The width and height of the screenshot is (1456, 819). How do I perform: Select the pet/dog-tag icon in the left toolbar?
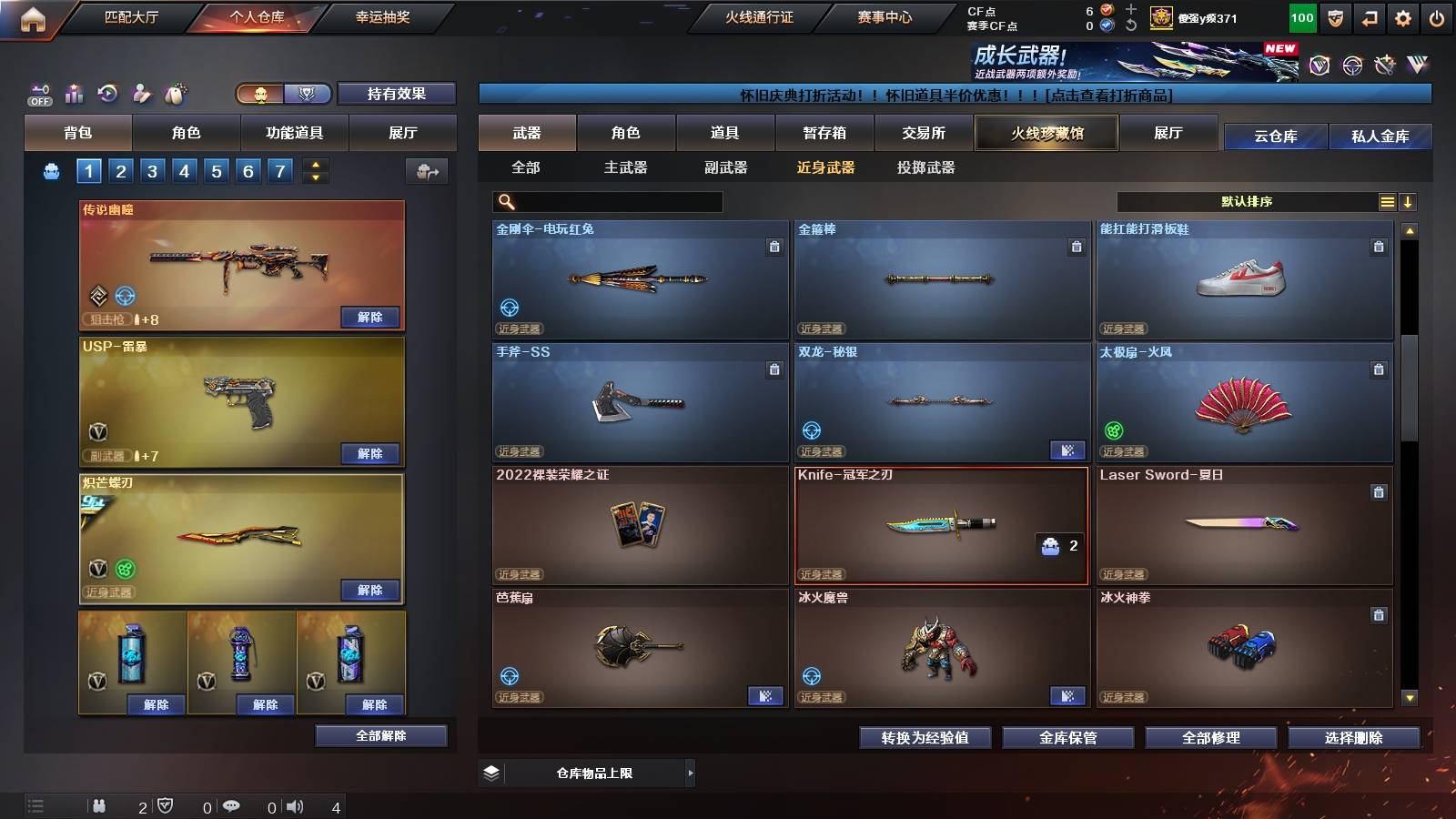click(x=174, y=94)
